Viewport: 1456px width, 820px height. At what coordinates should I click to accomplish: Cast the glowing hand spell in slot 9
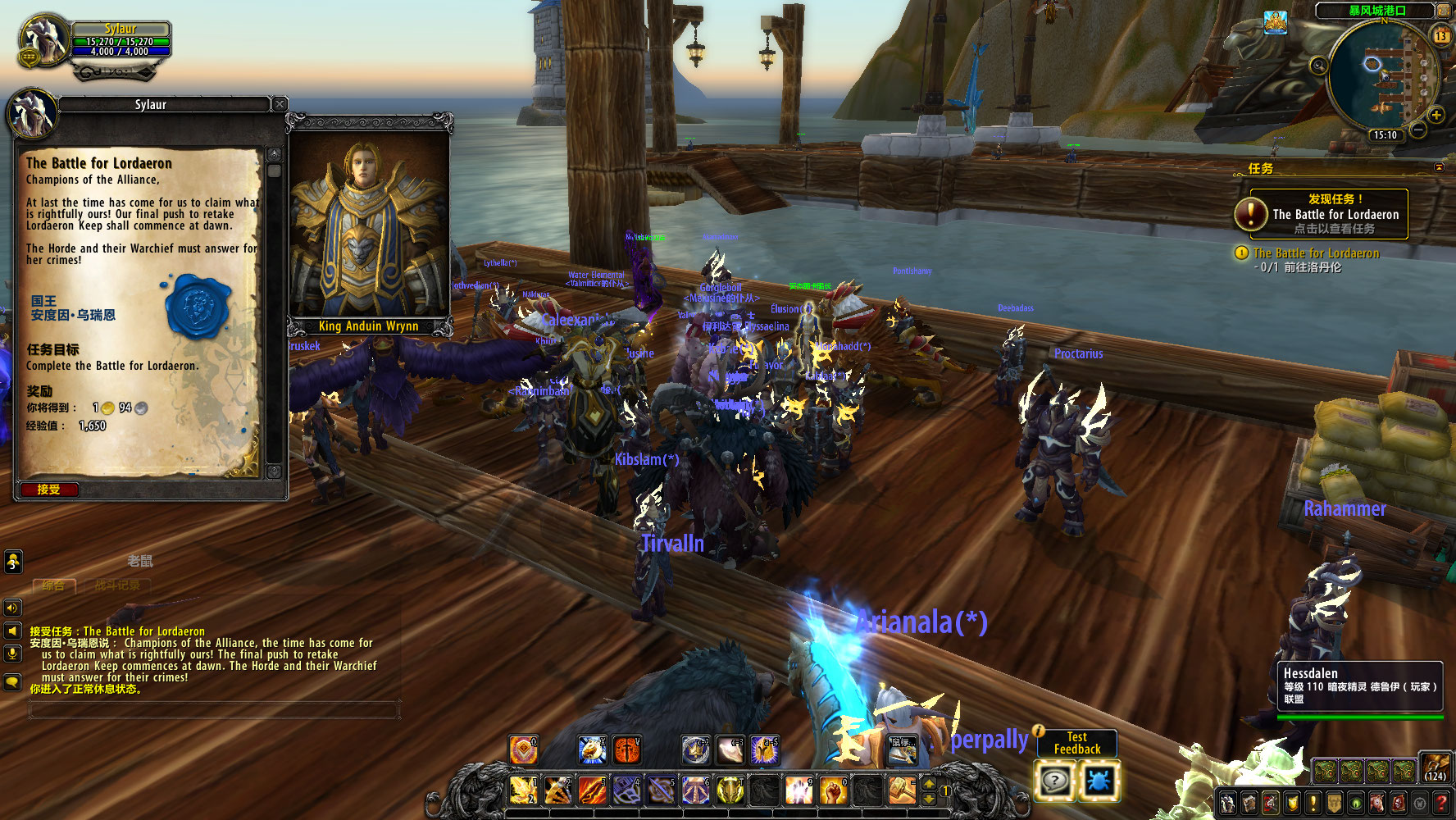798,790
